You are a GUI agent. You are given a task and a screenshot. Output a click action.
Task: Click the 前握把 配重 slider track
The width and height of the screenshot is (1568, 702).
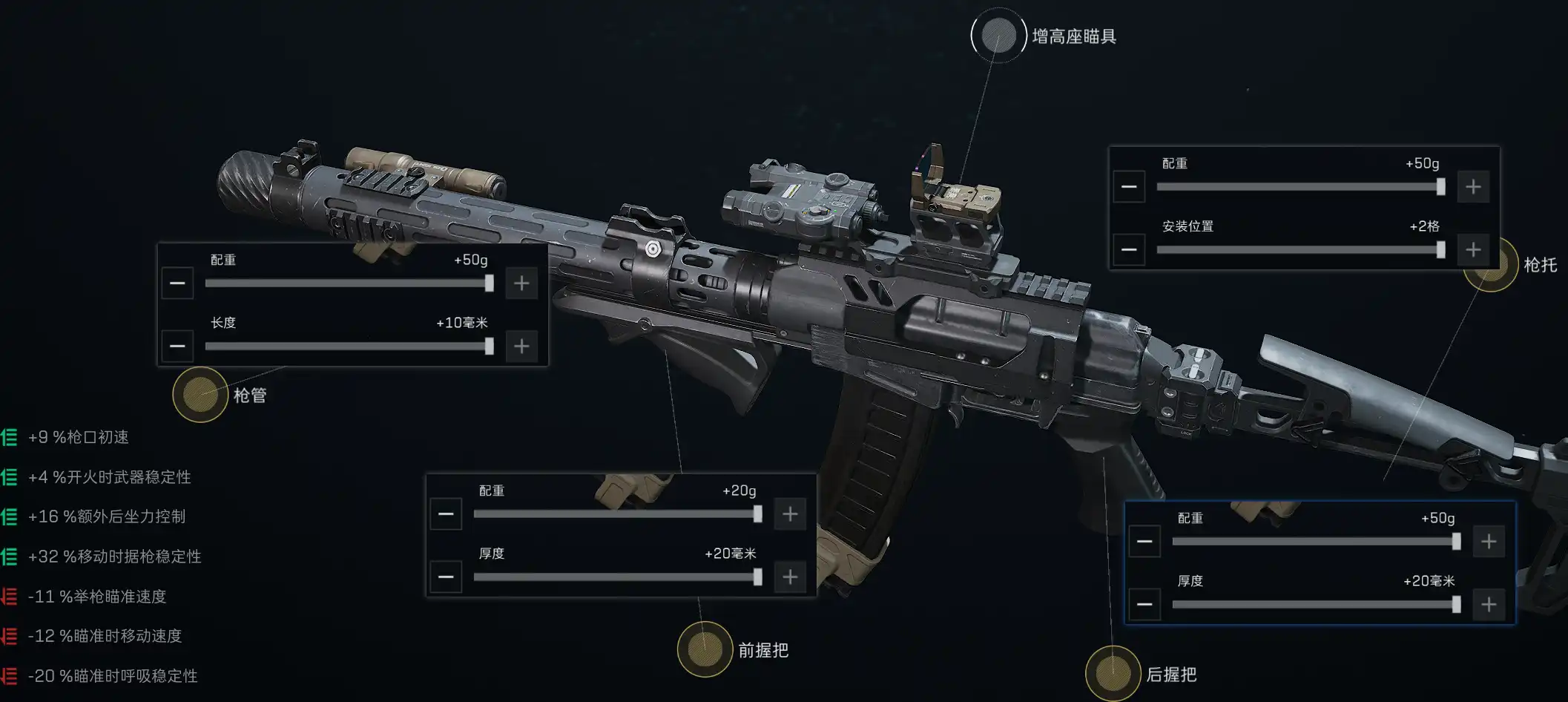point(616,514)
